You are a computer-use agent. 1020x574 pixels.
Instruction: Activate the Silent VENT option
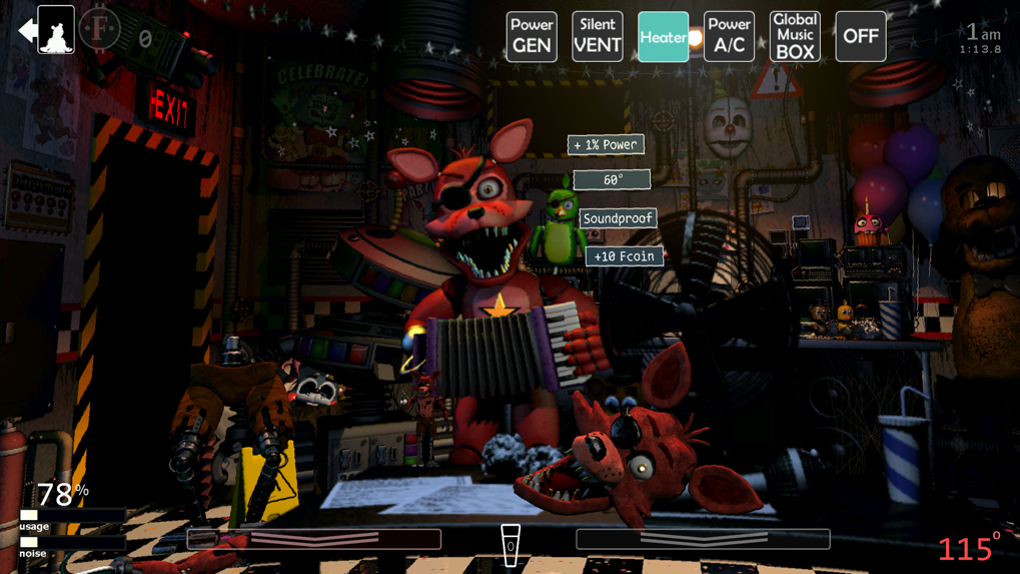point(597,37)
